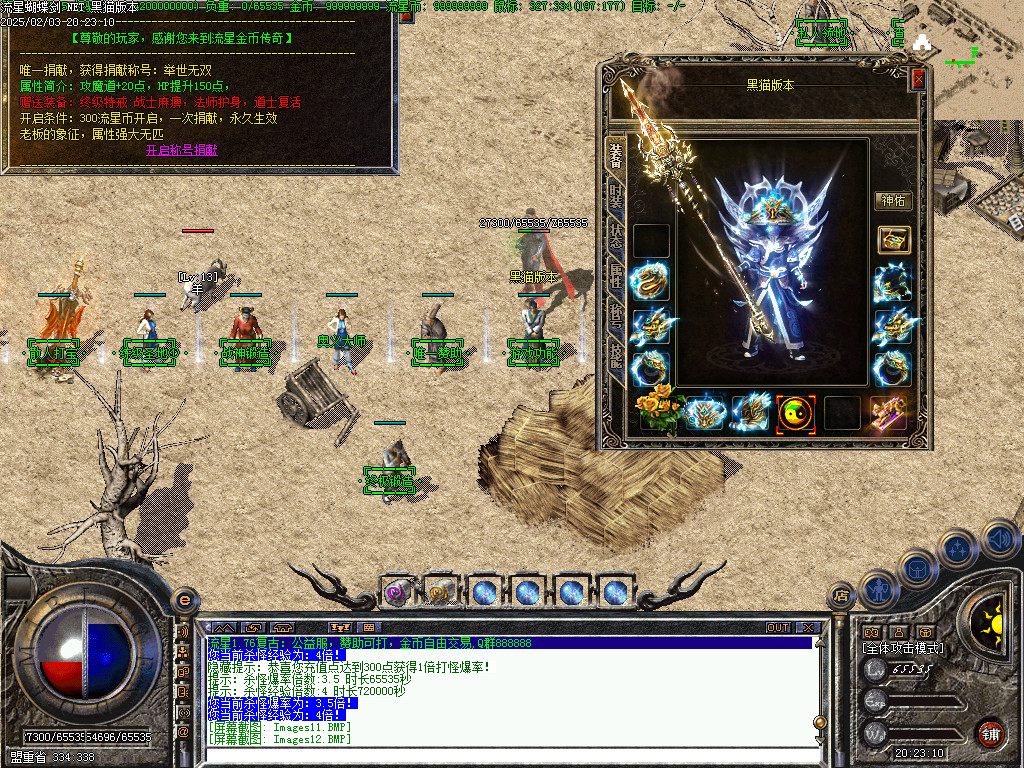This screenshot has width=1024, height=768.
Task: Click the OUT button above chat
Action: (x=778, y=628)
